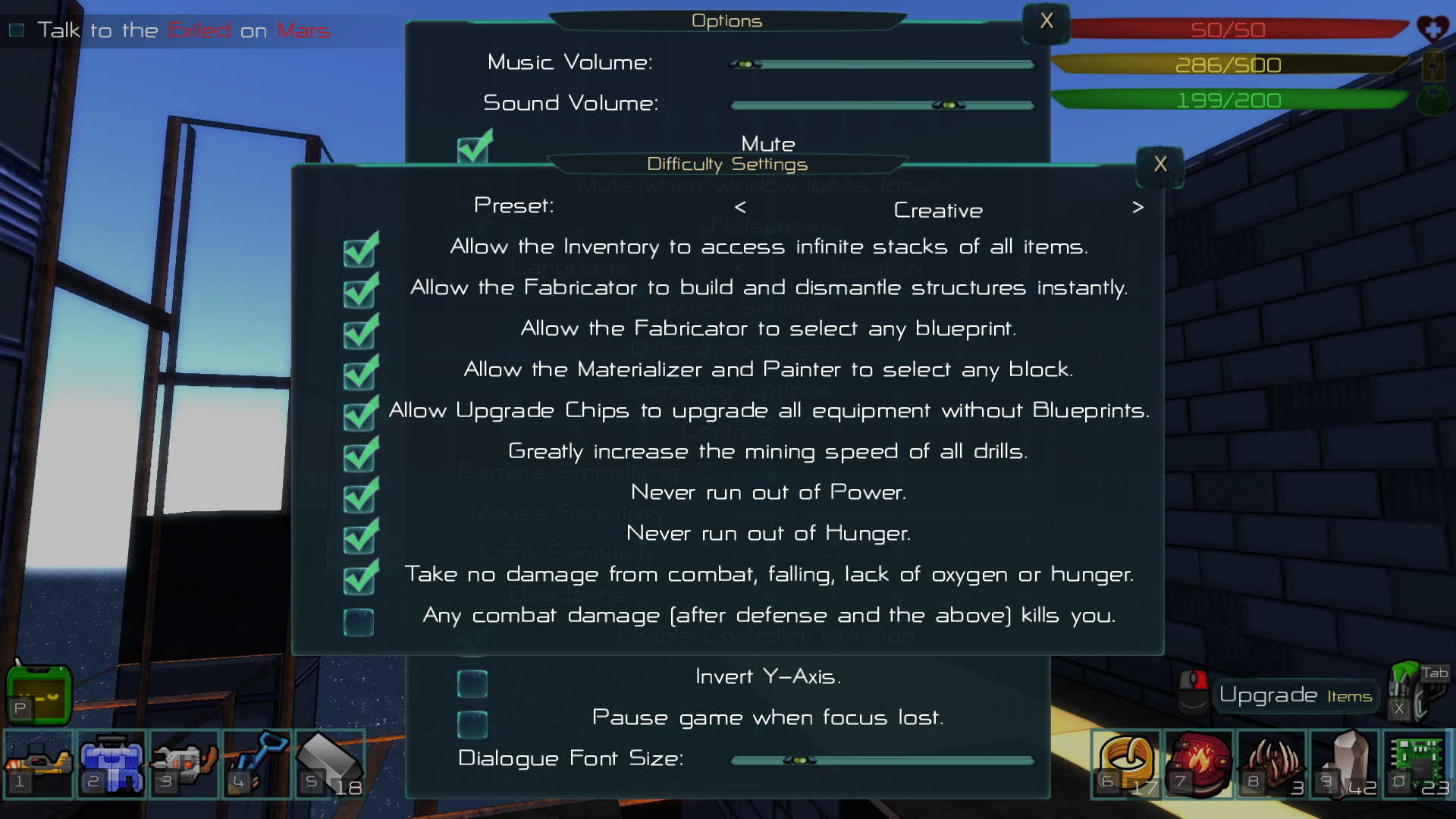Viewport: 1456px width, 819px height.
Task: Select the next difficulty preset arrow
Action: tap(1137, 207)
